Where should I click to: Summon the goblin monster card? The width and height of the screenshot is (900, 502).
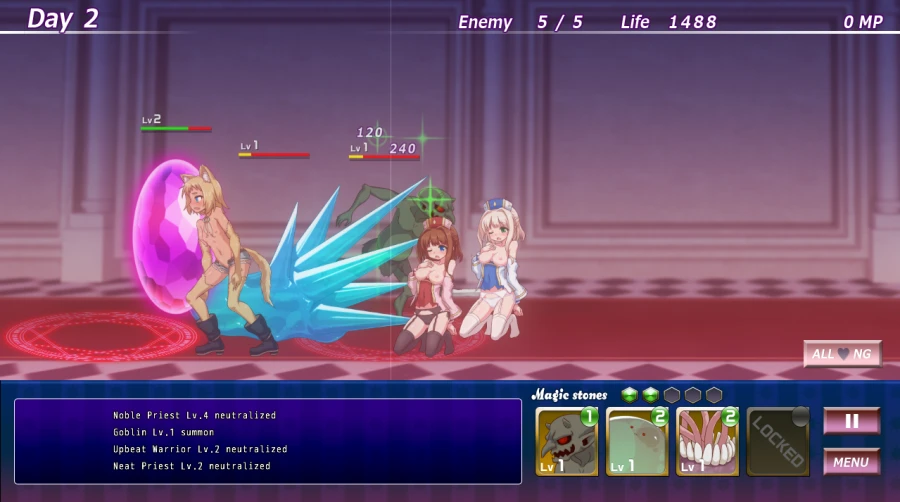(x=567, y=441)
